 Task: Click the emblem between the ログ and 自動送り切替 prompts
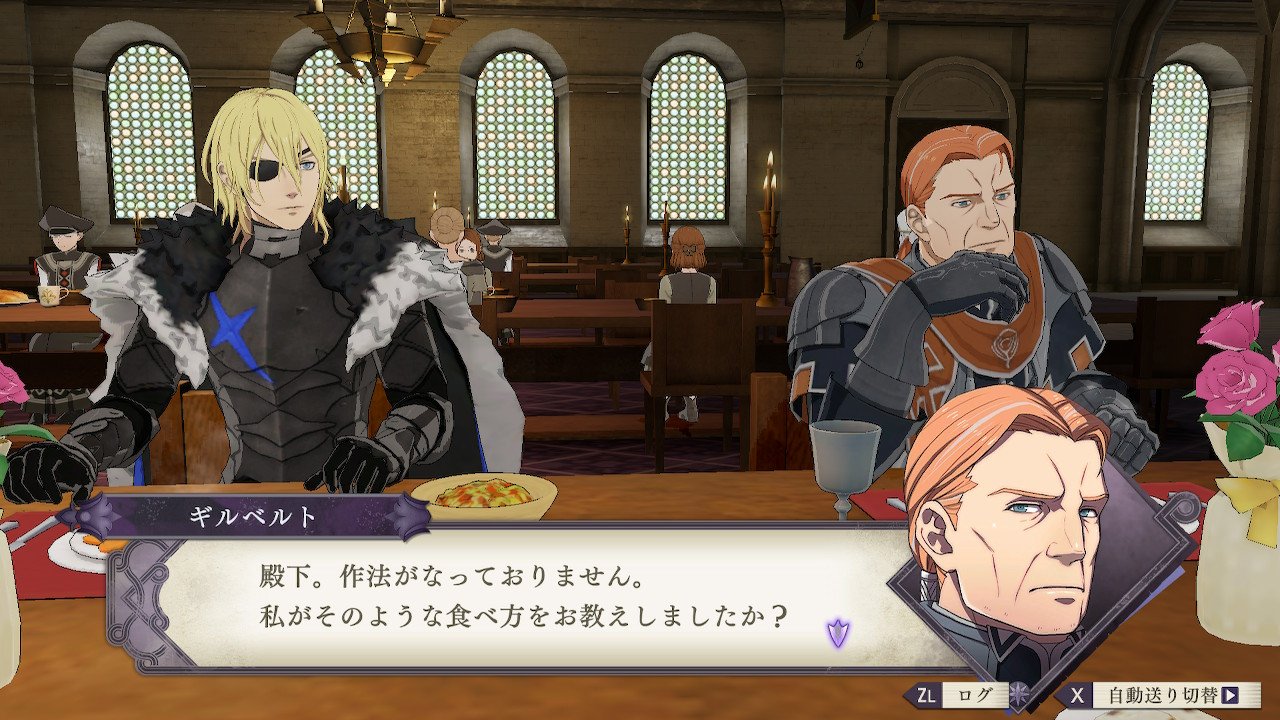(1018, 695)
